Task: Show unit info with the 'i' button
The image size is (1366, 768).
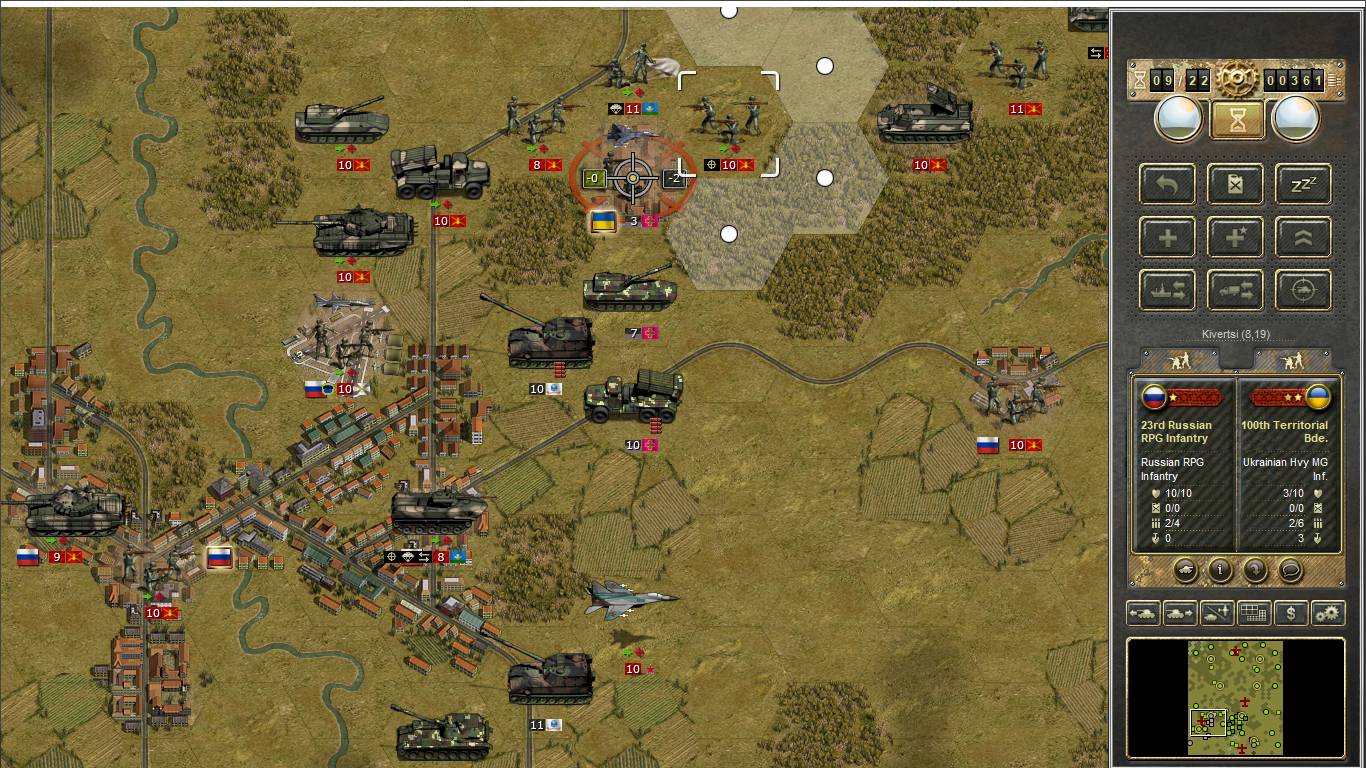Action: 1220,570
